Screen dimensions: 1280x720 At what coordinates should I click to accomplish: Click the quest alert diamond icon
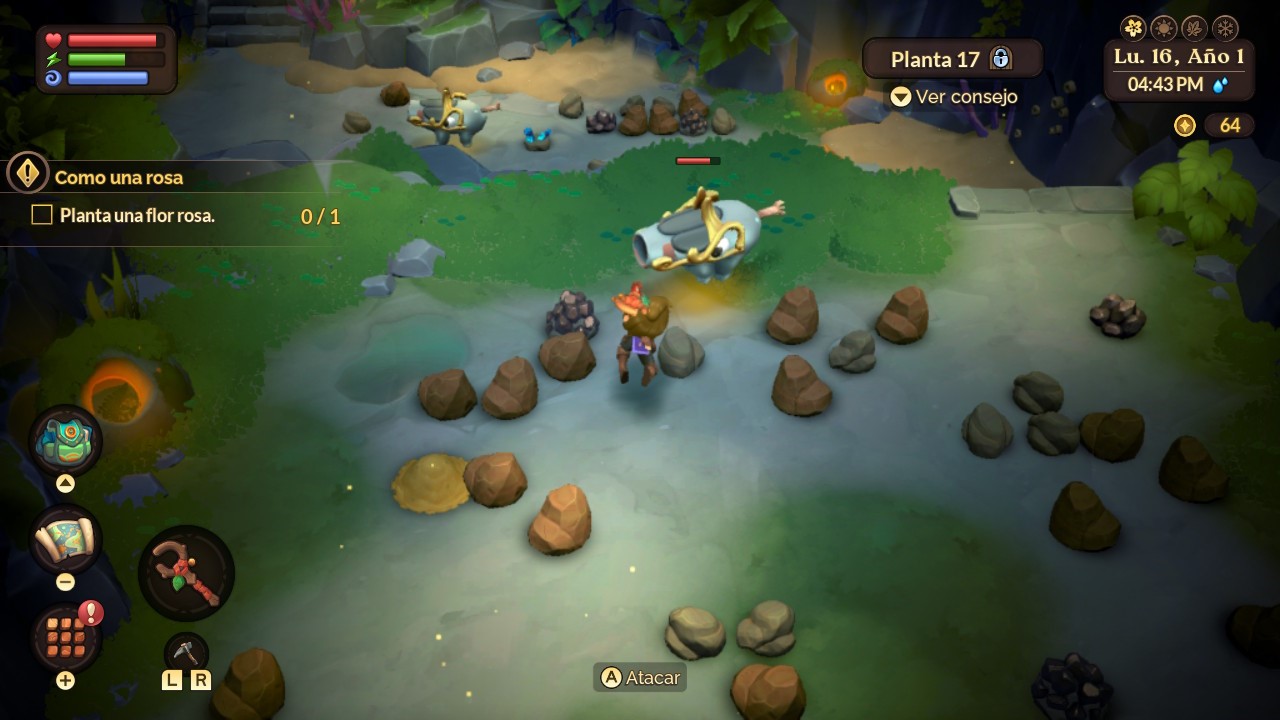pyautogui.click(x=27, y=174)
